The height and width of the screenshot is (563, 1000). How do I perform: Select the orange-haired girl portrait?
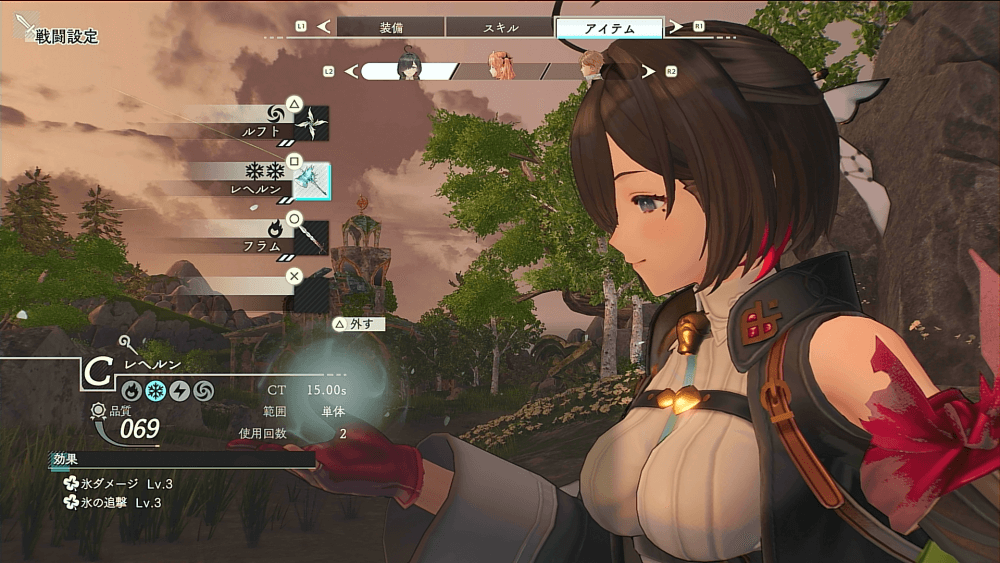click(499, 70)
